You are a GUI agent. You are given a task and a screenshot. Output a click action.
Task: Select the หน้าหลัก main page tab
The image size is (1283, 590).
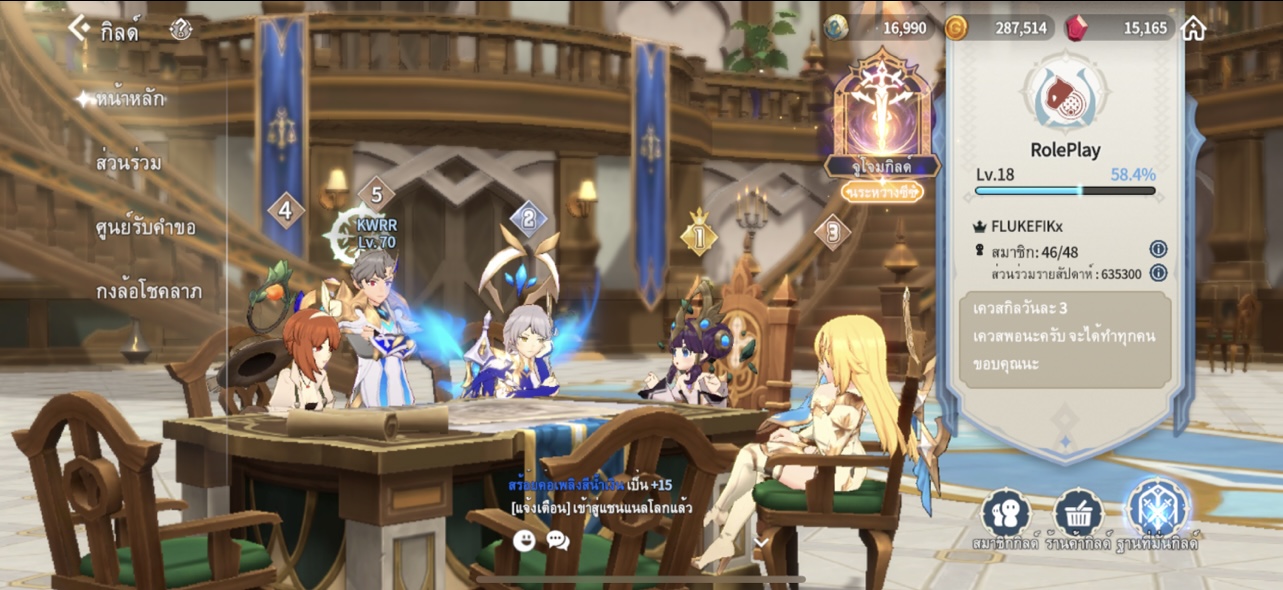(130, 99)
